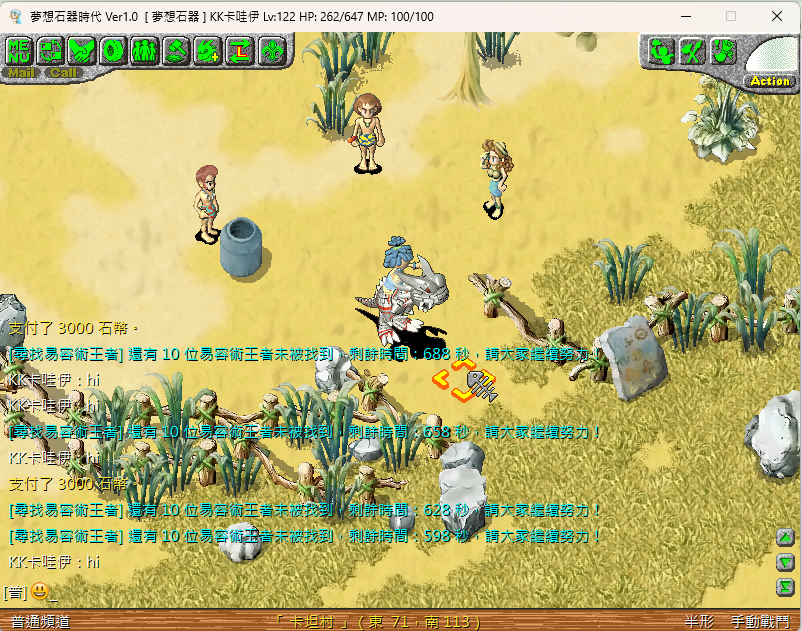Image resolution: width=802 pixels, height=631 pixels.
Task: Select the handshake trade icon
Action: 81,50
